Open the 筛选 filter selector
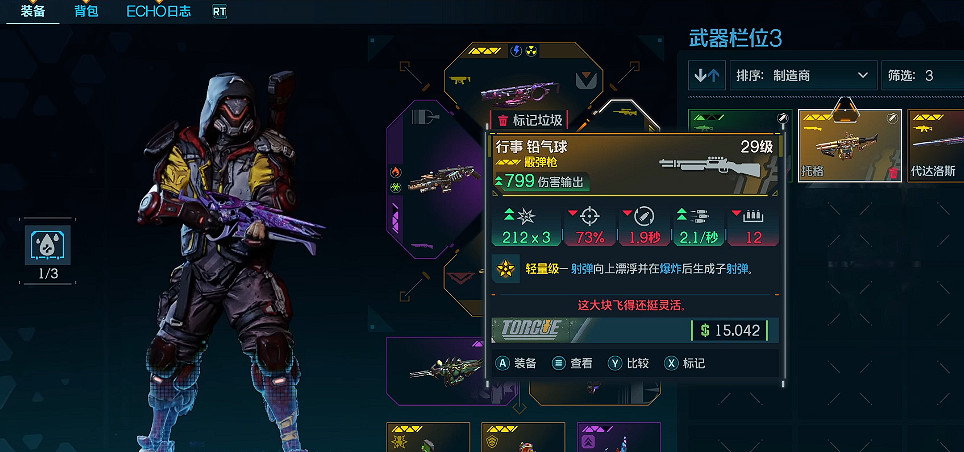Screen dimensions: 964x452 coord(920,75)
